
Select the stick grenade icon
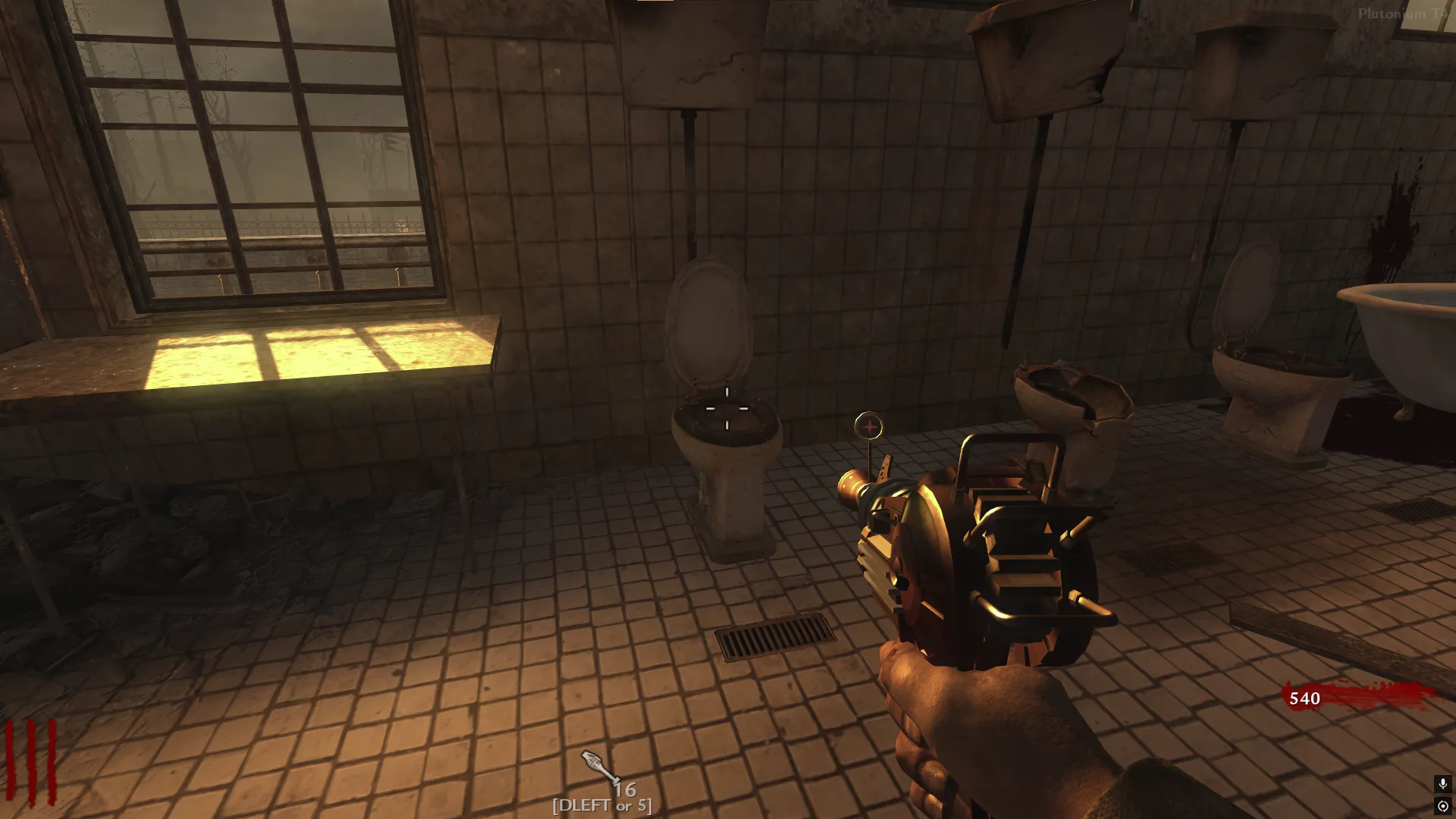pos(599,767)
